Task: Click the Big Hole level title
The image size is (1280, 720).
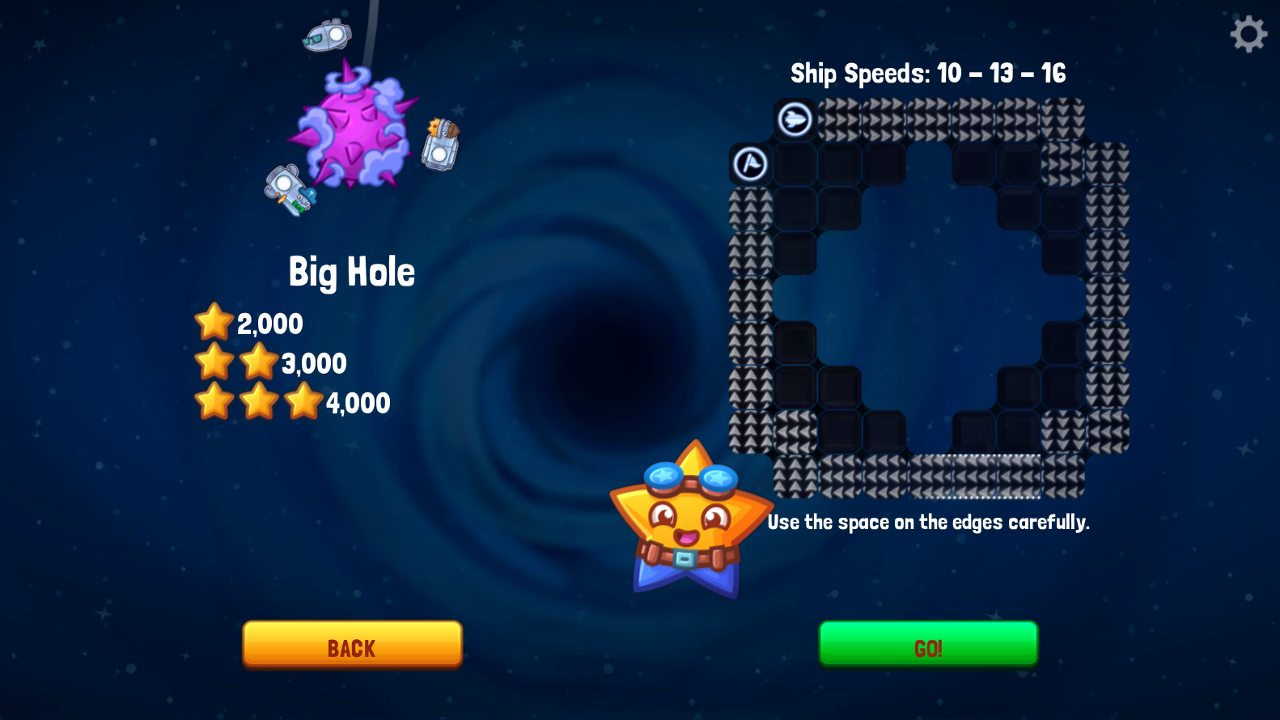Action: (x=352, y=271)
